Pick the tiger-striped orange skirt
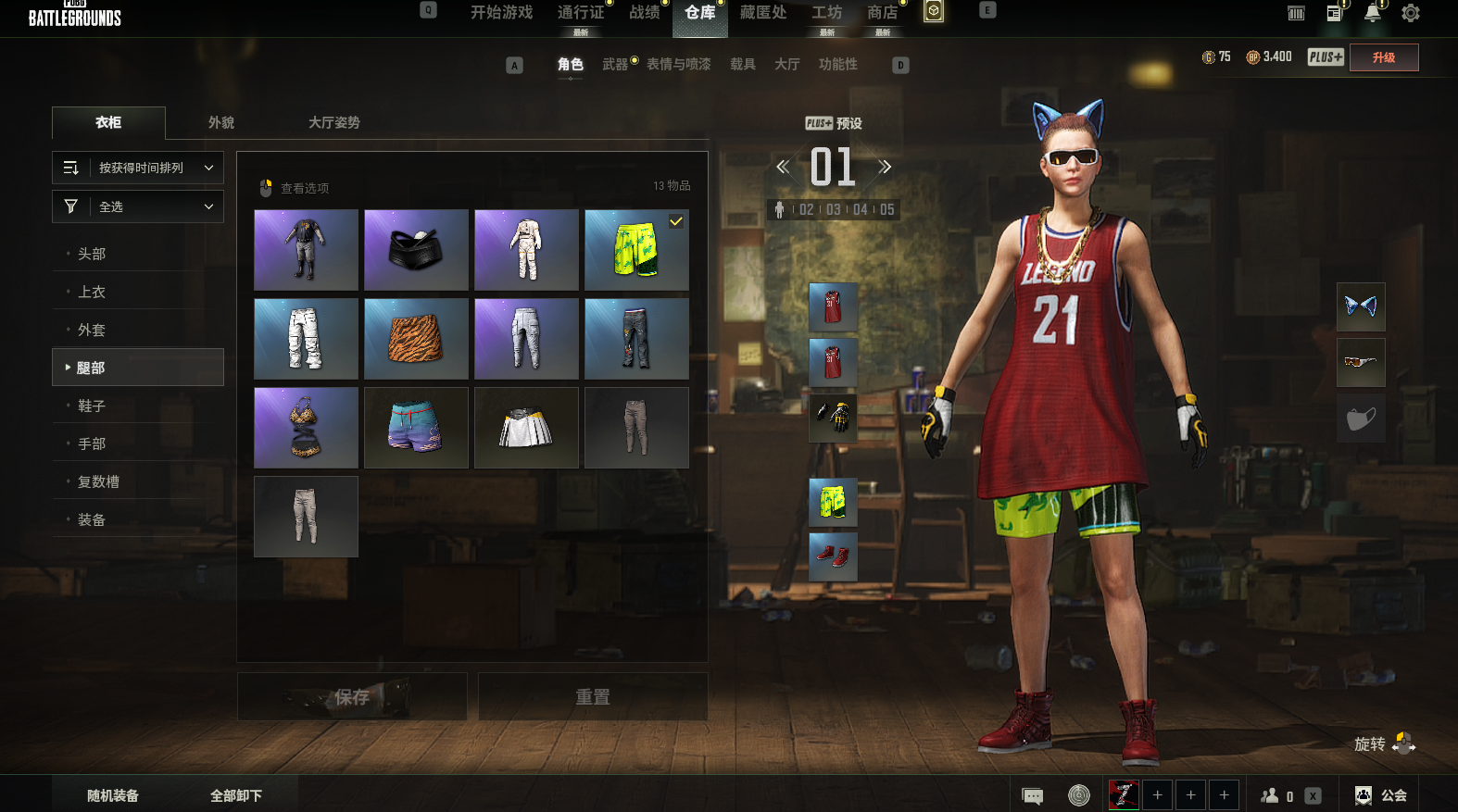This screenshot has width=1458, height=812. pyautogui.click(x=416, y=339)
